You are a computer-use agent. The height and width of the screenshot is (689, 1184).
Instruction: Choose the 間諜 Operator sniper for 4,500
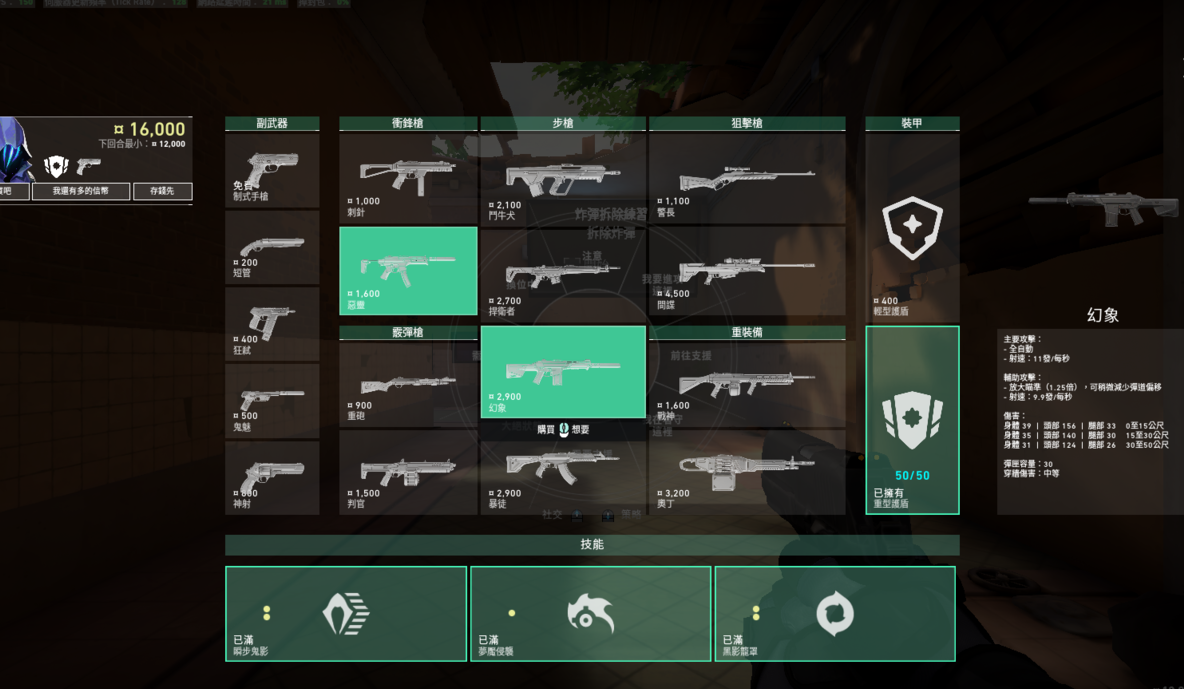746,271
